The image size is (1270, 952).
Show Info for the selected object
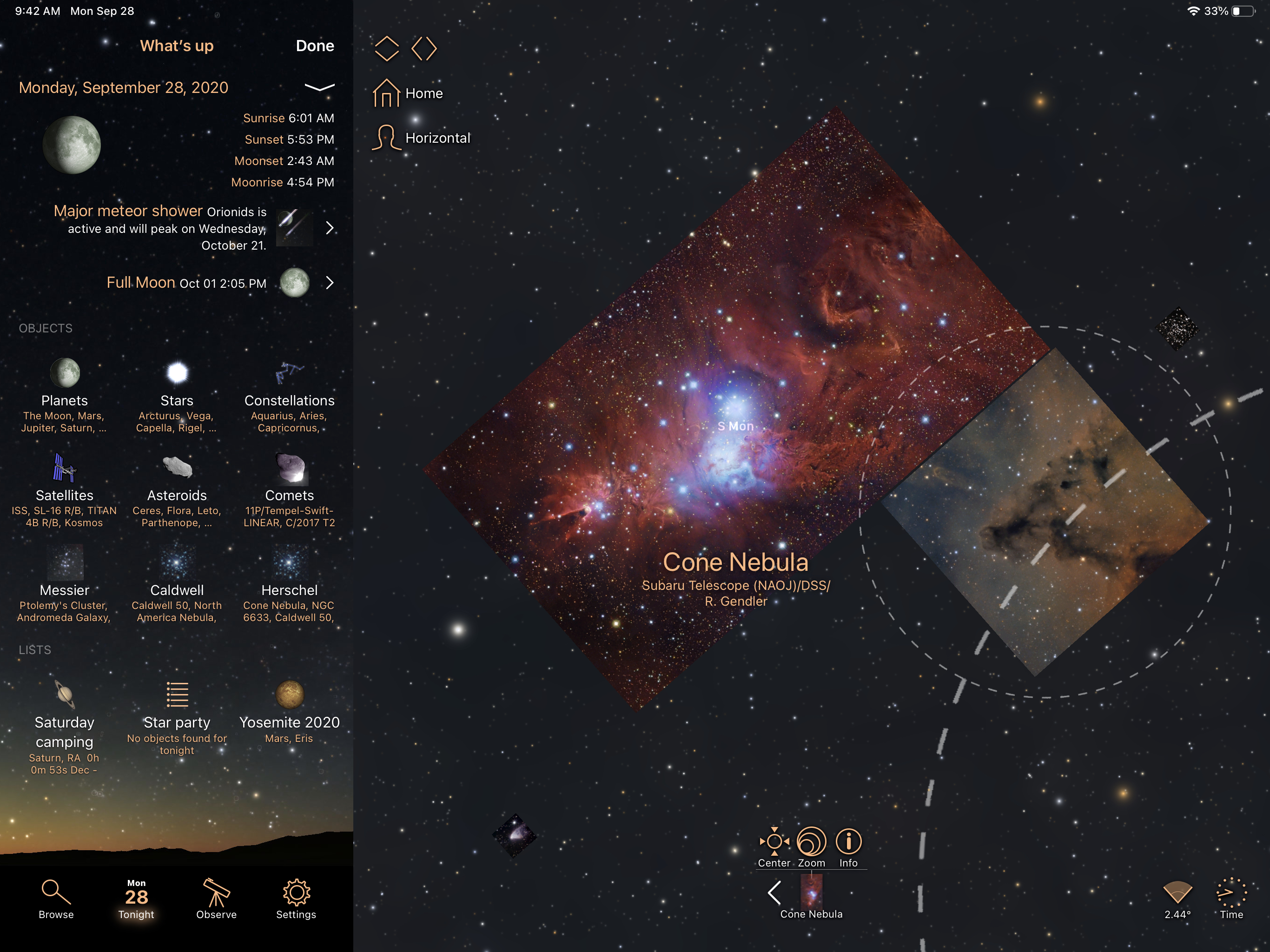848,847
